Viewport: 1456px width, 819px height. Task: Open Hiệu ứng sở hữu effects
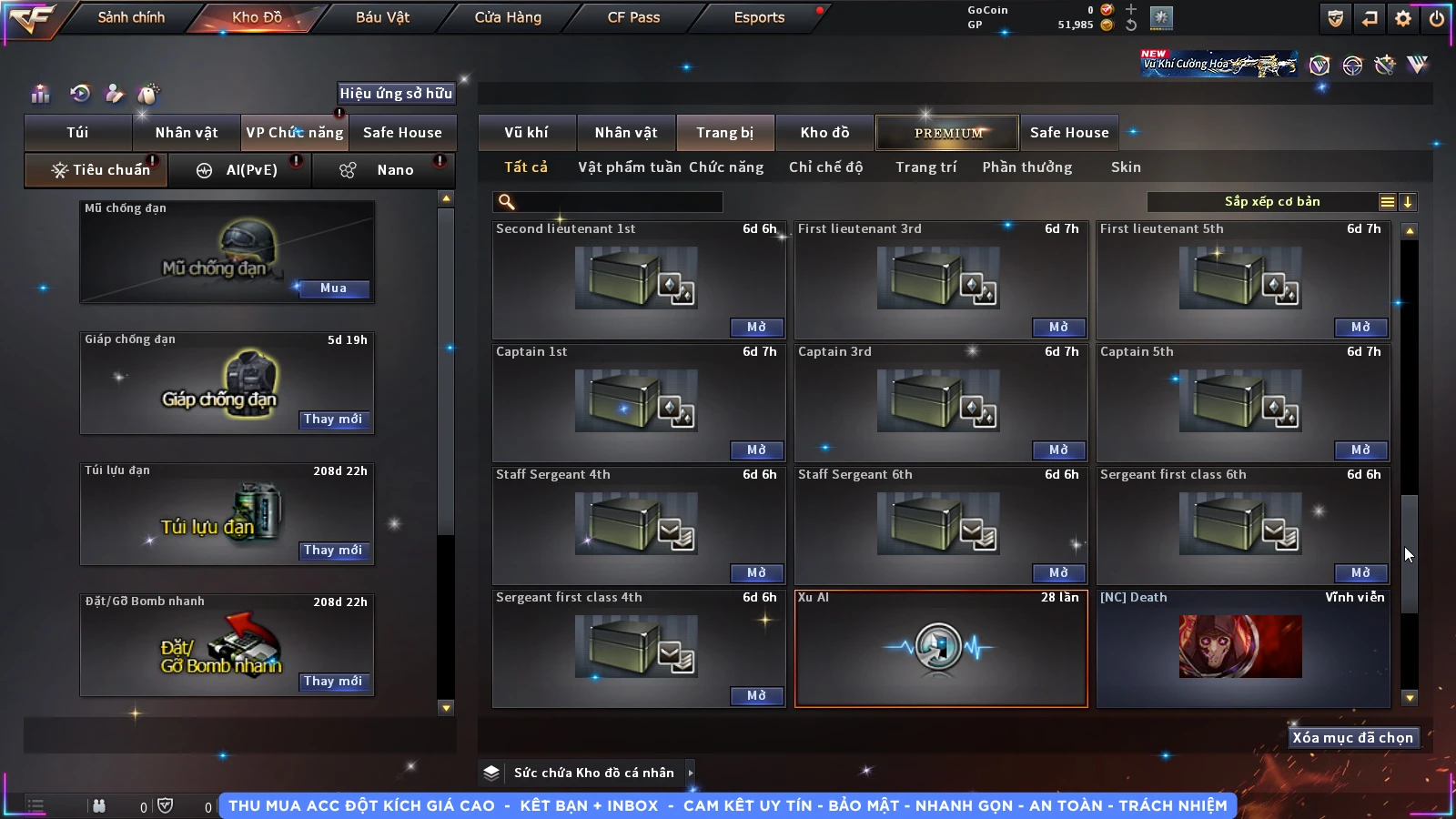pyautogui.click(x=396, y=93)
